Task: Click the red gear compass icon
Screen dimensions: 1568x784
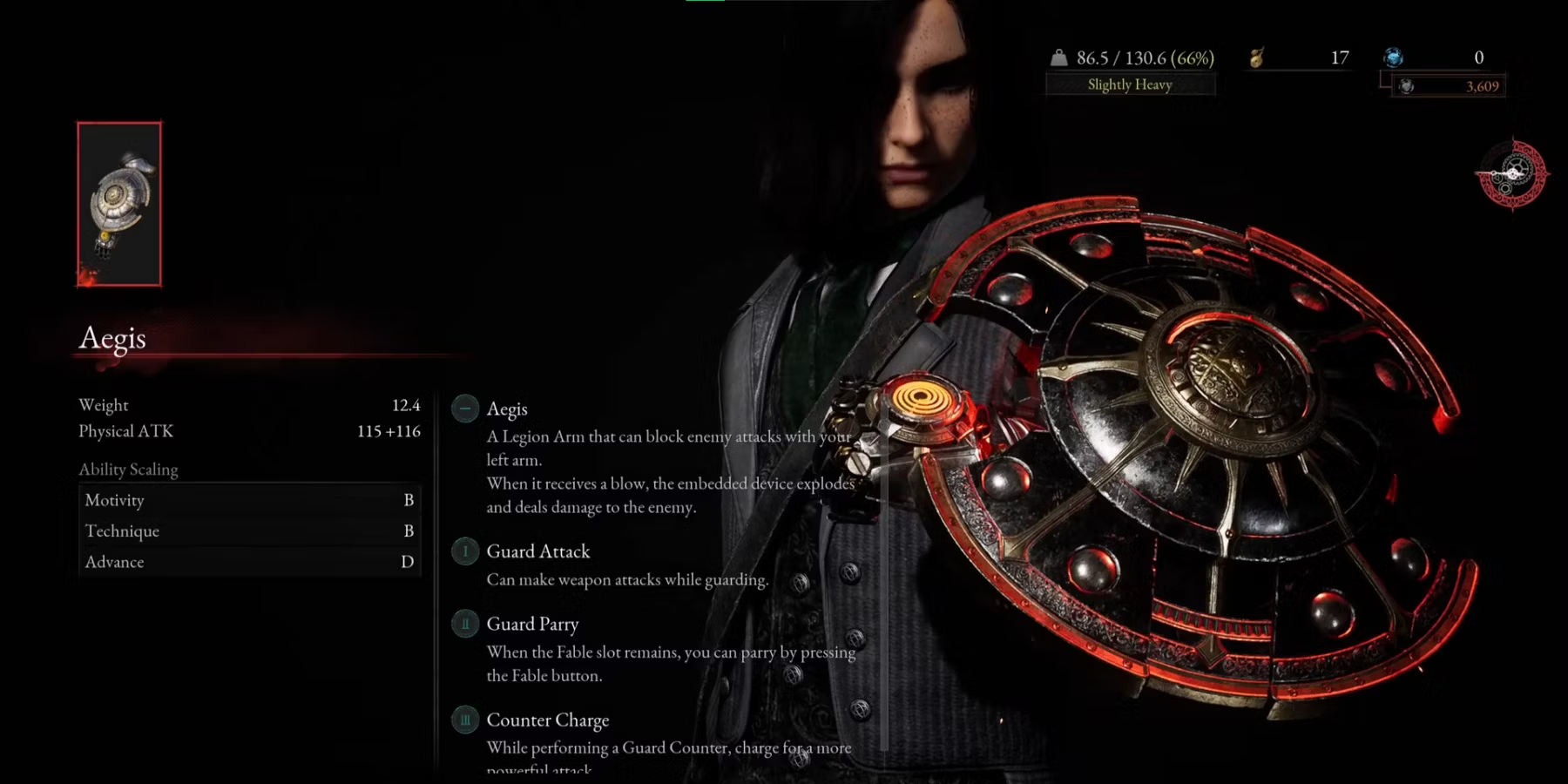Action: (x=1512, y=174)
